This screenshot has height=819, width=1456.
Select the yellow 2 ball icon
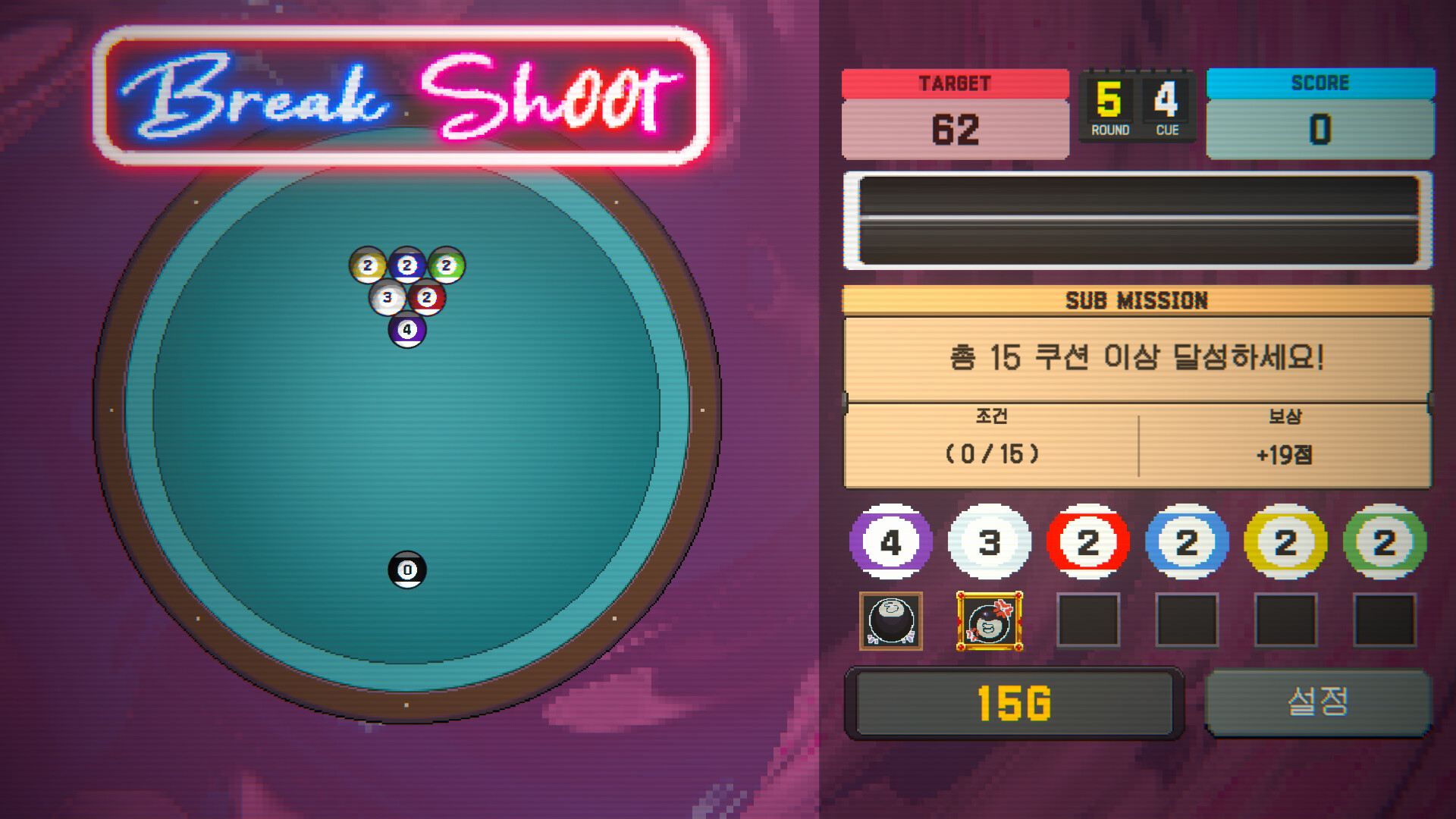point(1286,541)
